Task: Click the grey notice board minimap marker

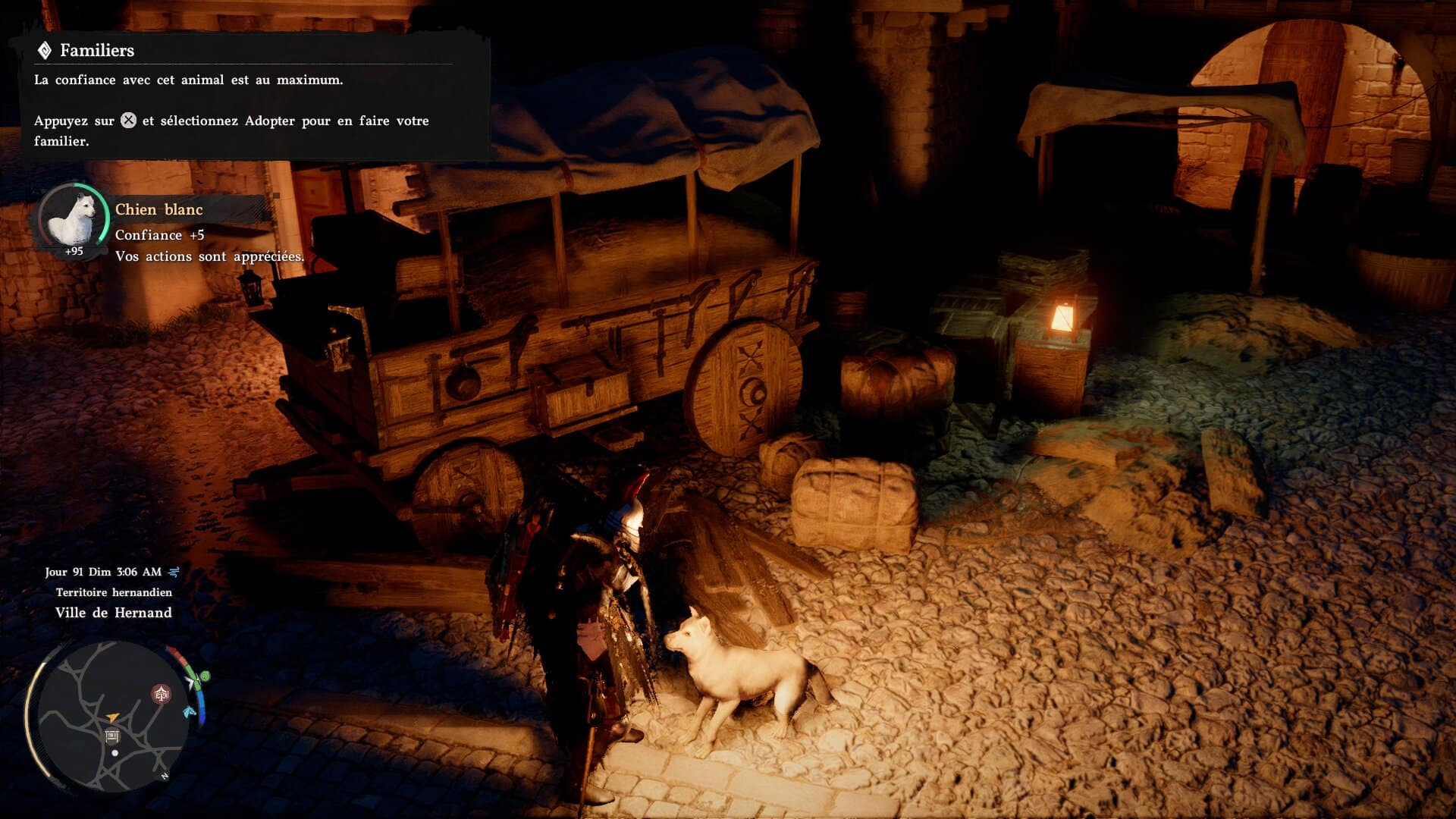Action: point(111,736)
